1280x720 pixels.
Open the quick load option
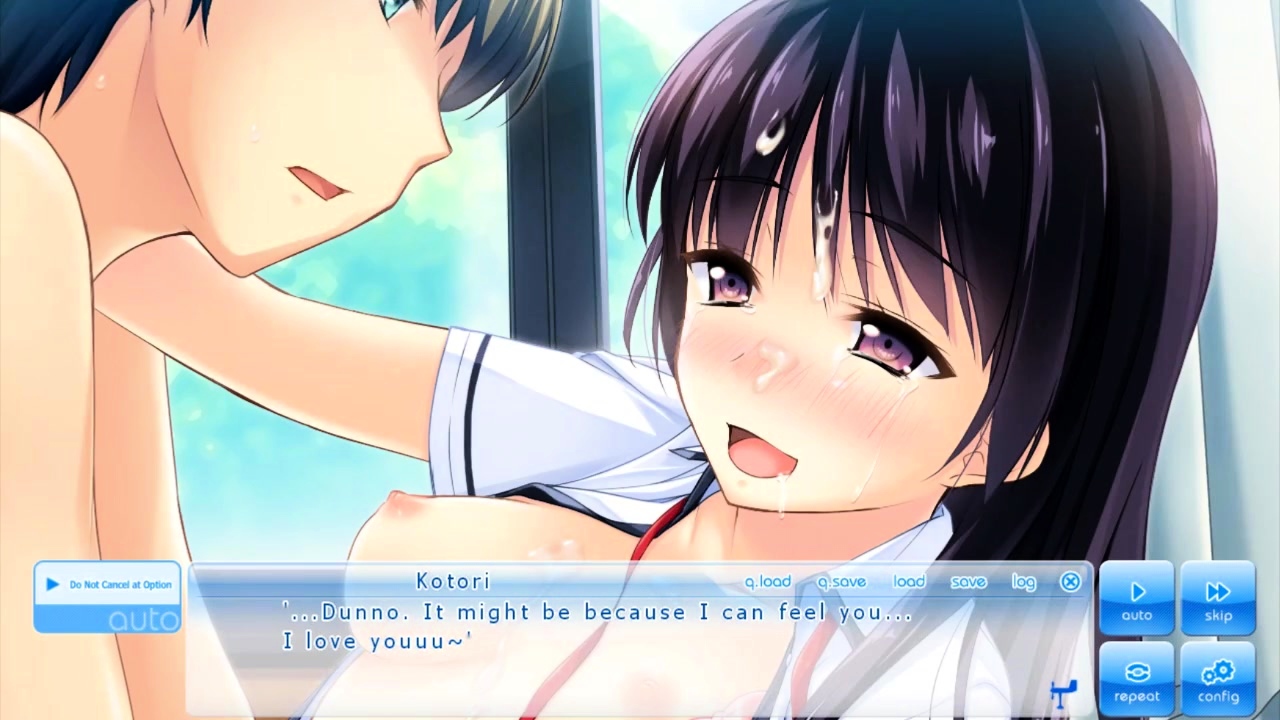[767, 582]
